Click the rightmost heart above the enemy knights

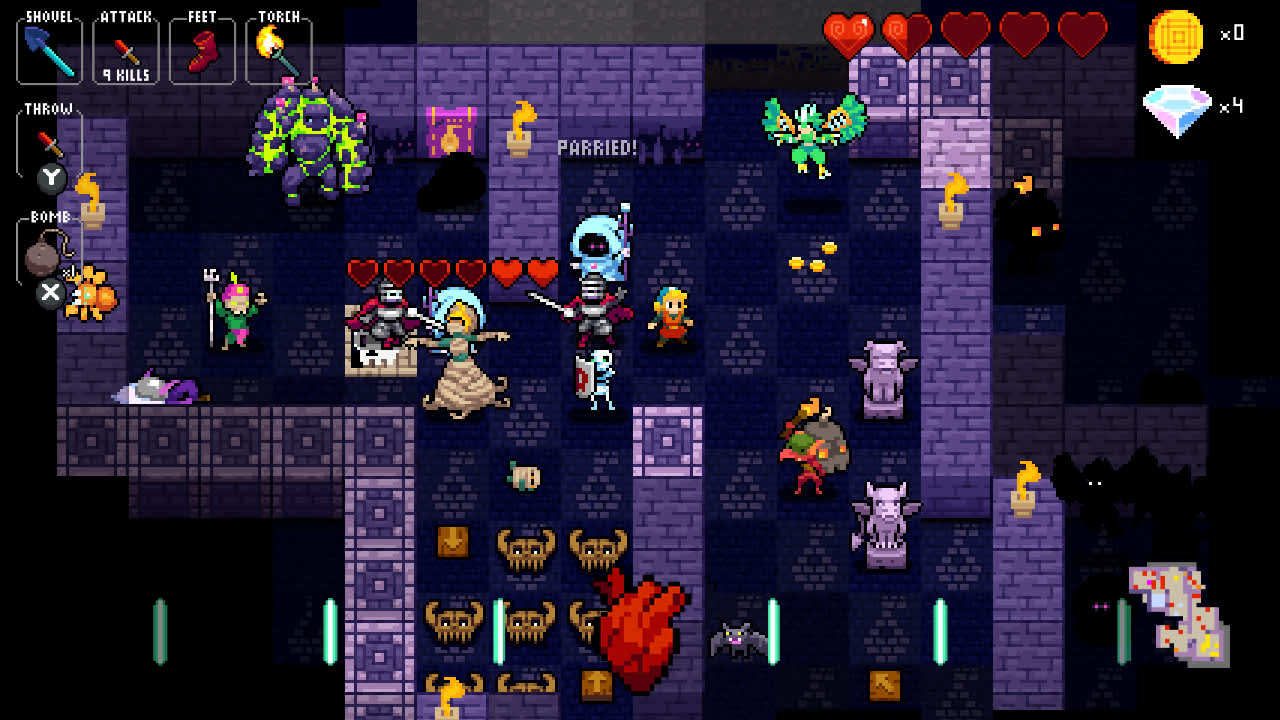(541, 269)
